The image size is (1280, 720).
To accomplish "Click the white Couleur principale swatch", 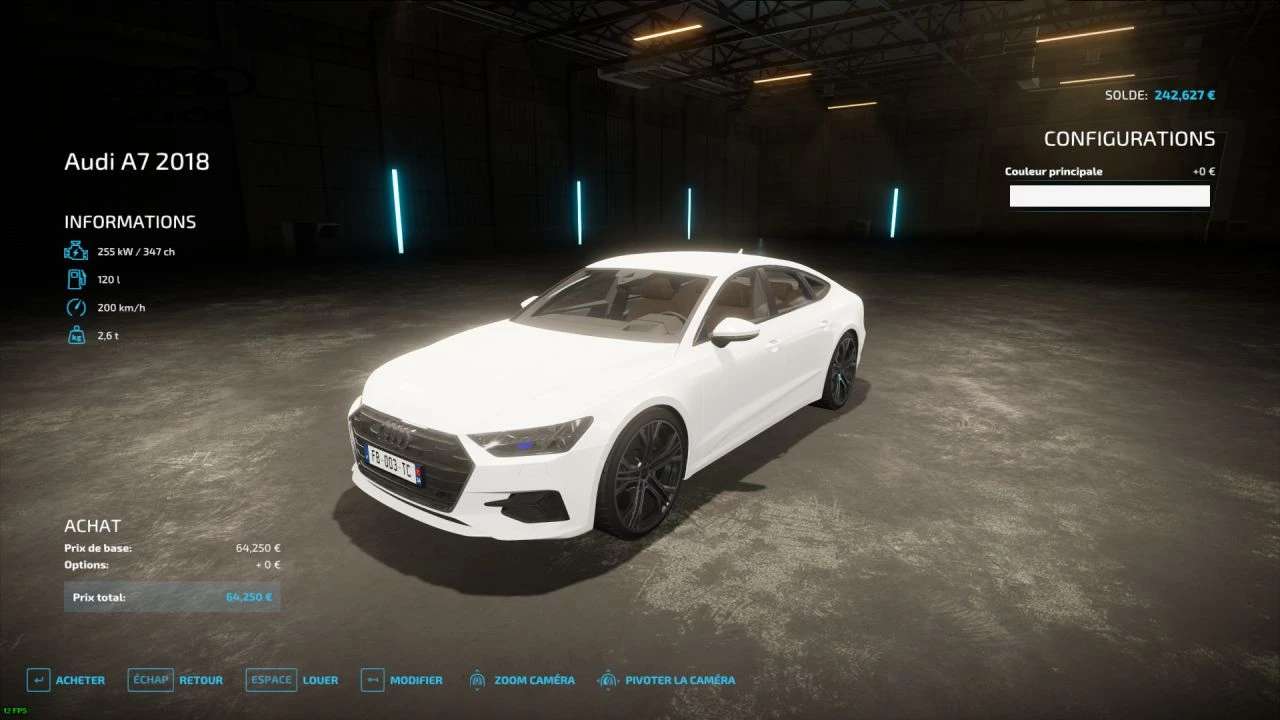I will point(1109,196).
